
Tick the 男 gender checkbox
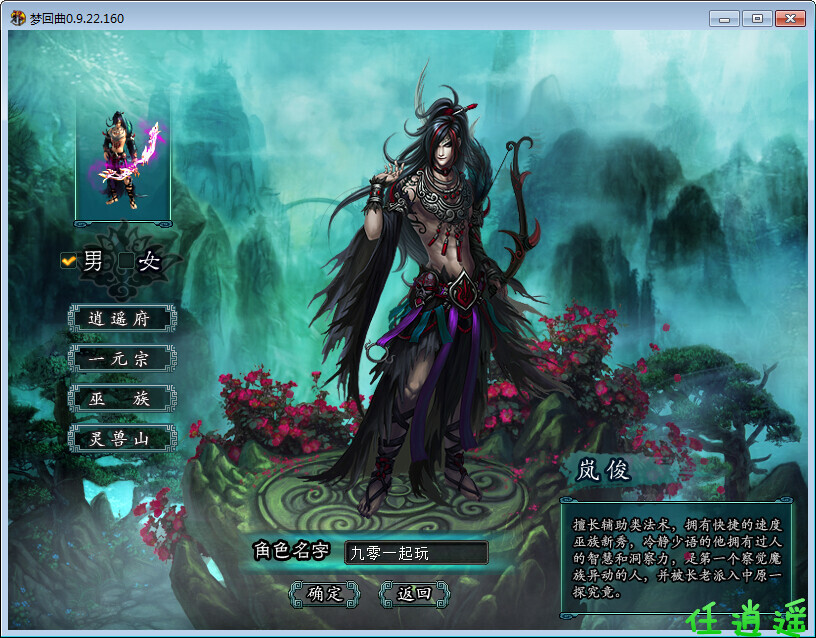point(68,261)
